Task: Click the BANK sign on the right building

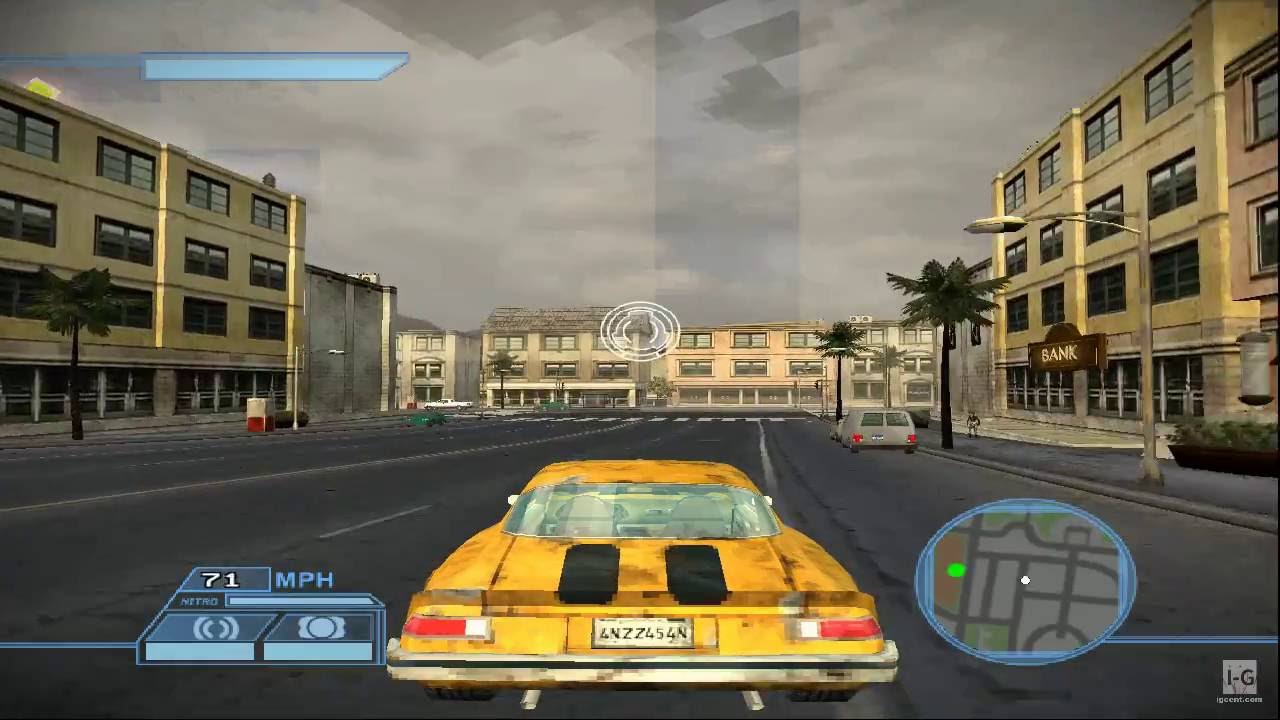Action: click(1058, 352)
